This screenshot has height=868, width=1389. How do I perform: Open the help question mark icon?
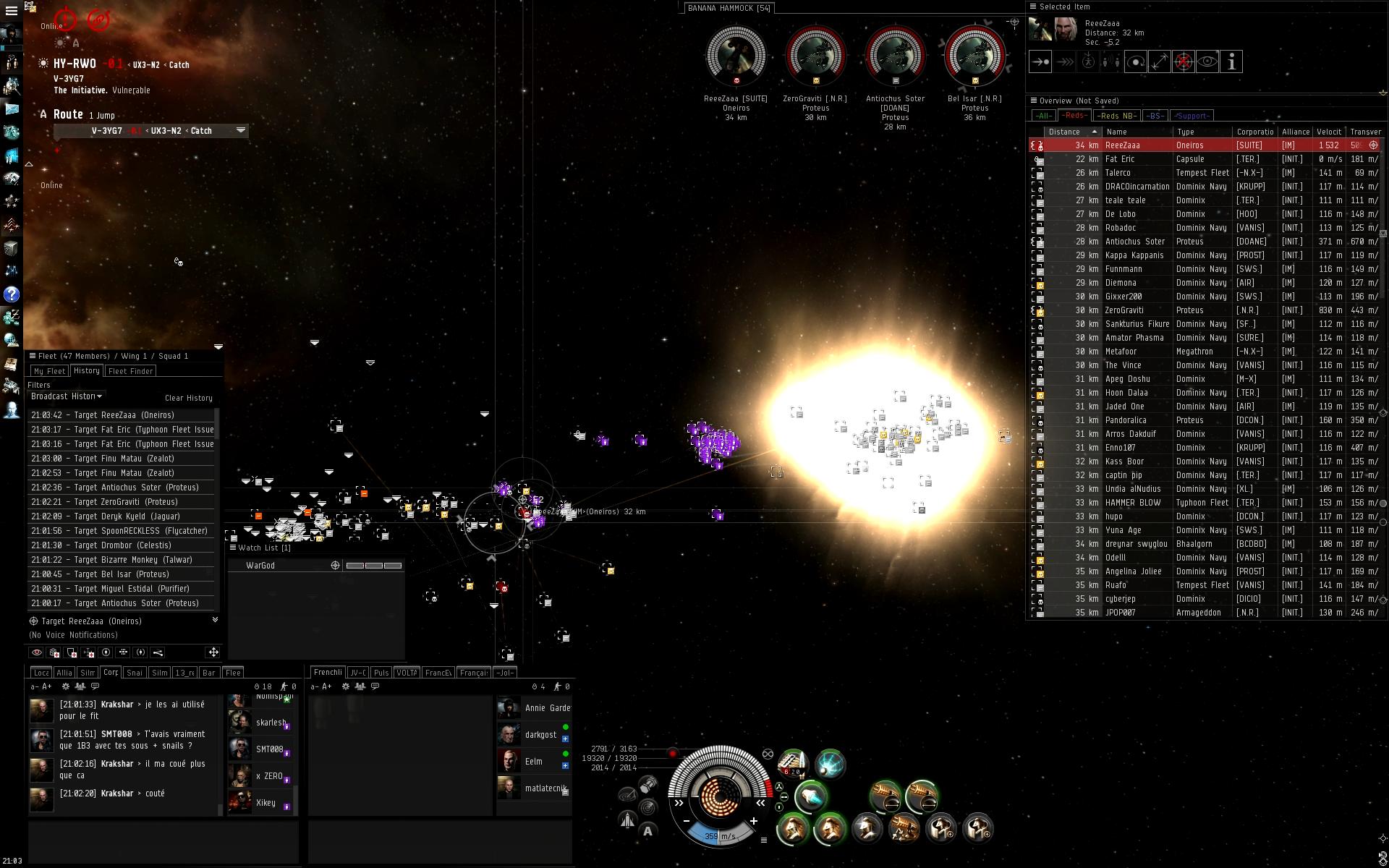click(x=12, y=294)
